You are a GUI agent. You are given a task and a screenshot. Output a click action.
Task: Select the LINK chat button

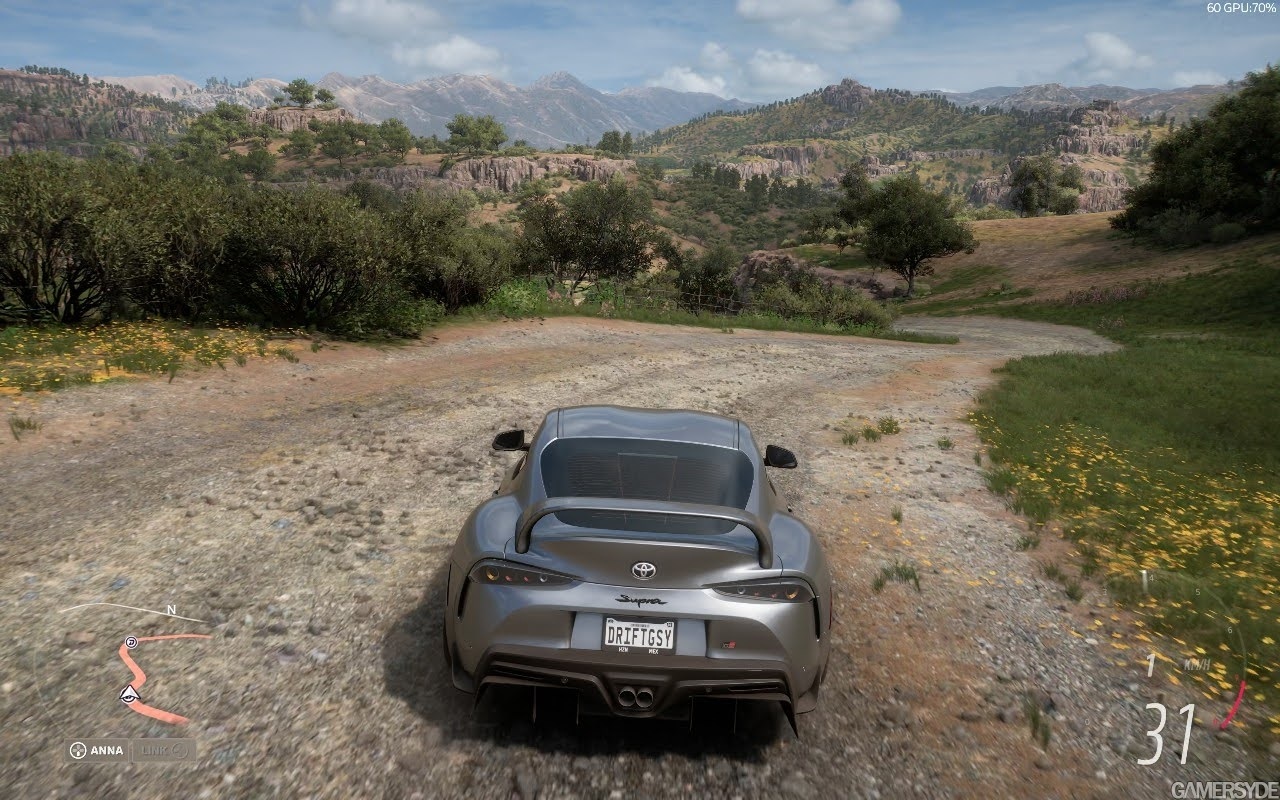163,750
